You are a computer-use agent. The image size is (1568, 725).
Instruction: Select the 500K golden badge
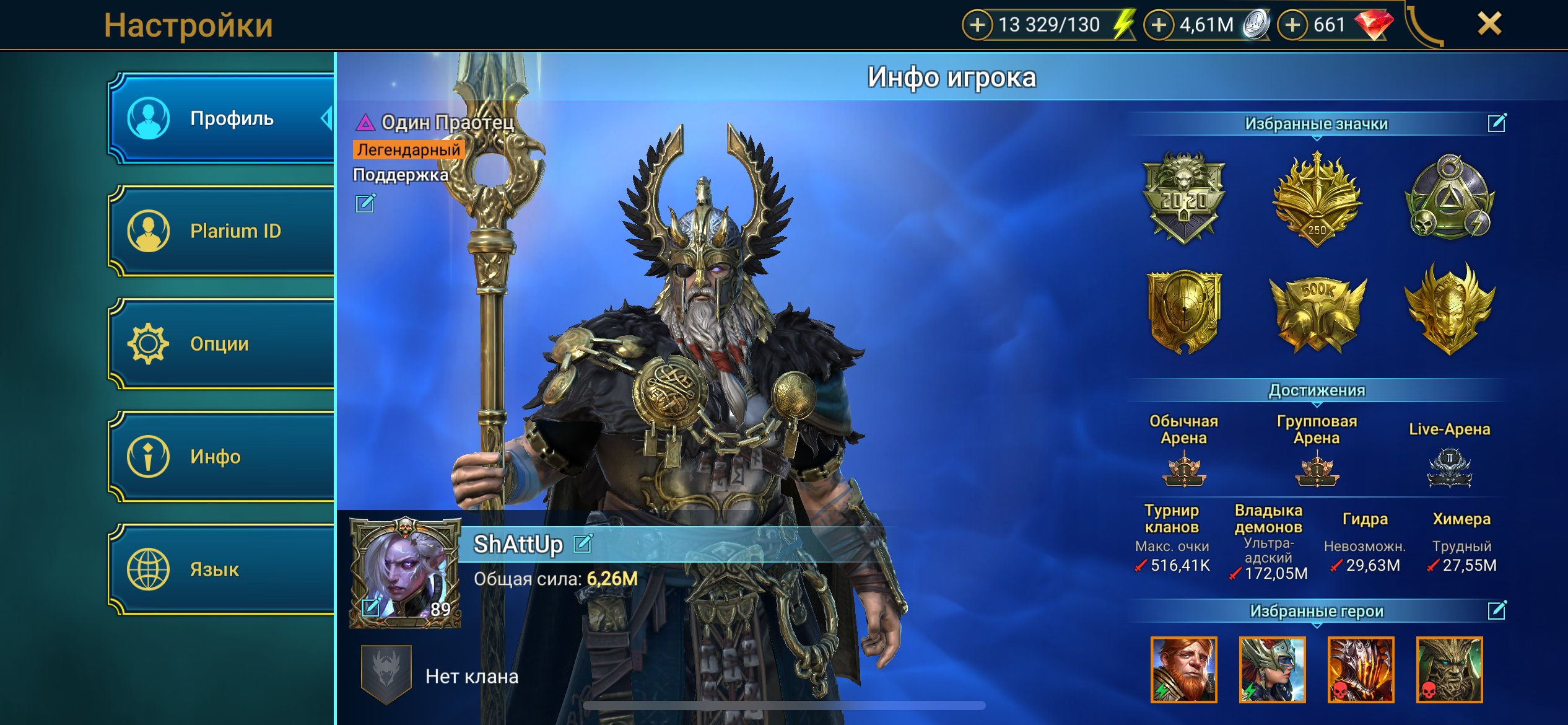click(x=1317, y=313)
